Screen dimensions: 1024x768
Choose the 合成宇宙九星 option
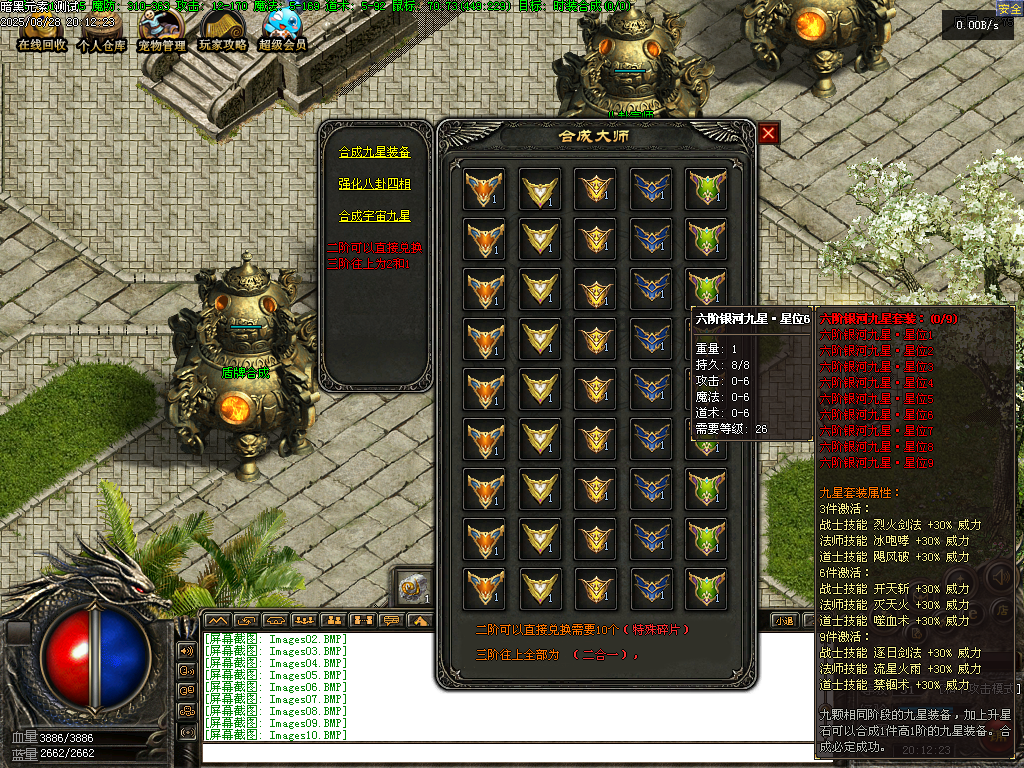[374, 215]
